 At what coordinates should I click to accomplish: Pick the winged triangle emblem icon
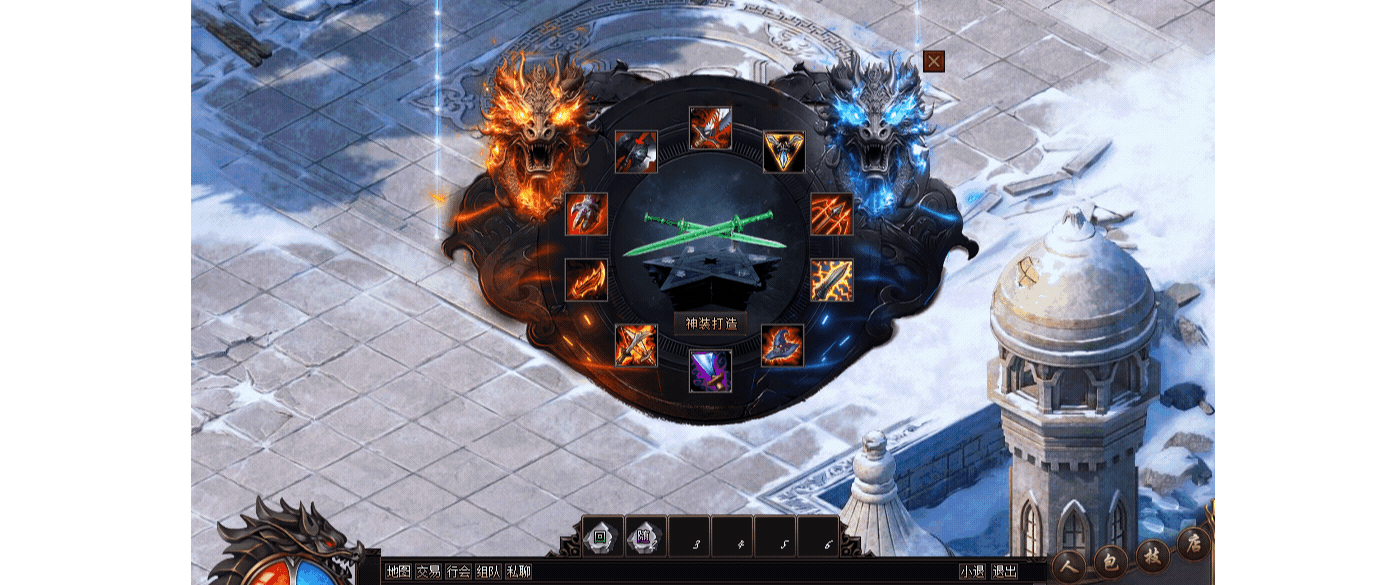pyautogui.click(x=784, y=152)
